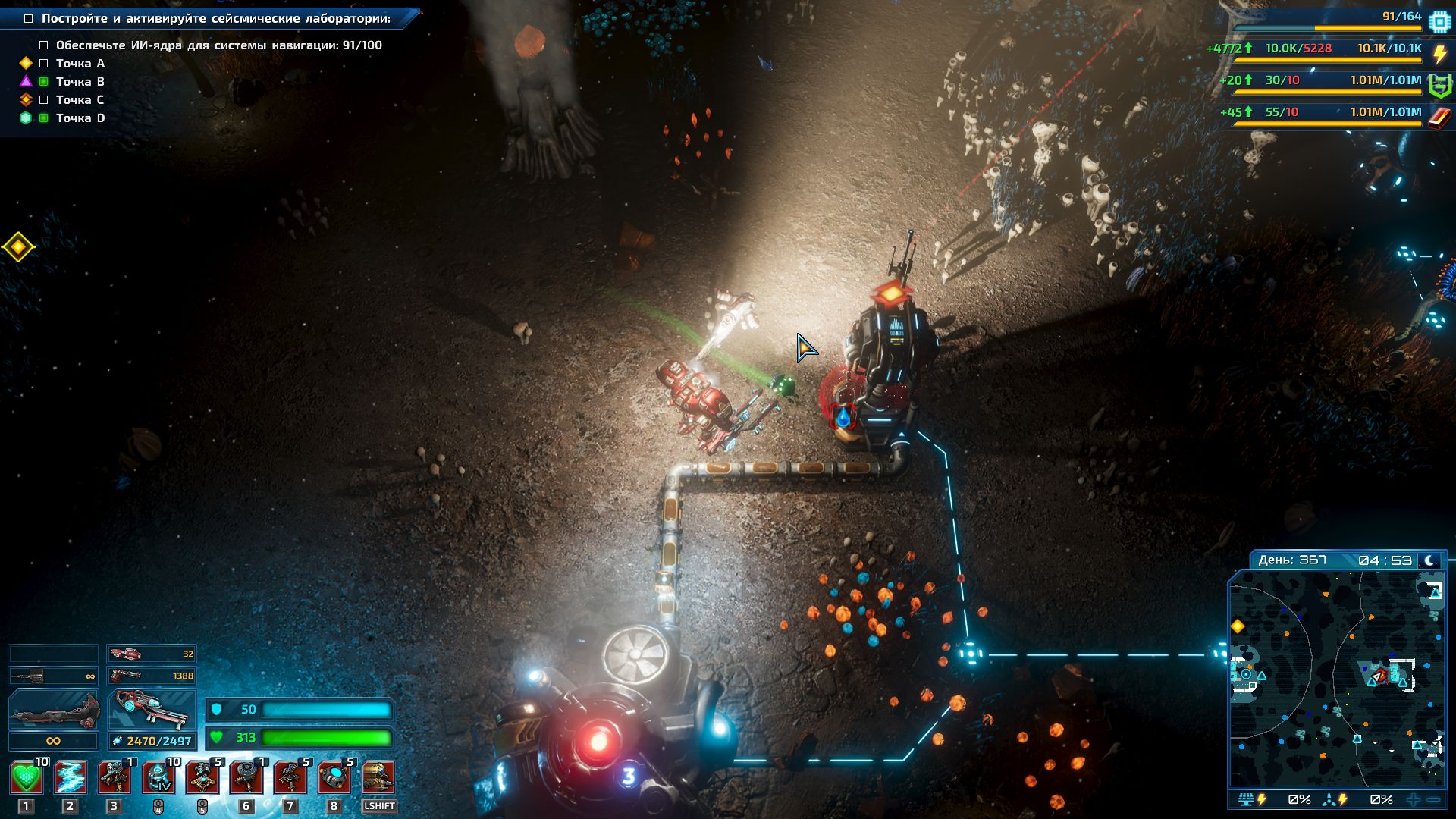Click the seismic laboratories objective header
This screenshot has height=819, width=1456.
[x=215, y=18]
